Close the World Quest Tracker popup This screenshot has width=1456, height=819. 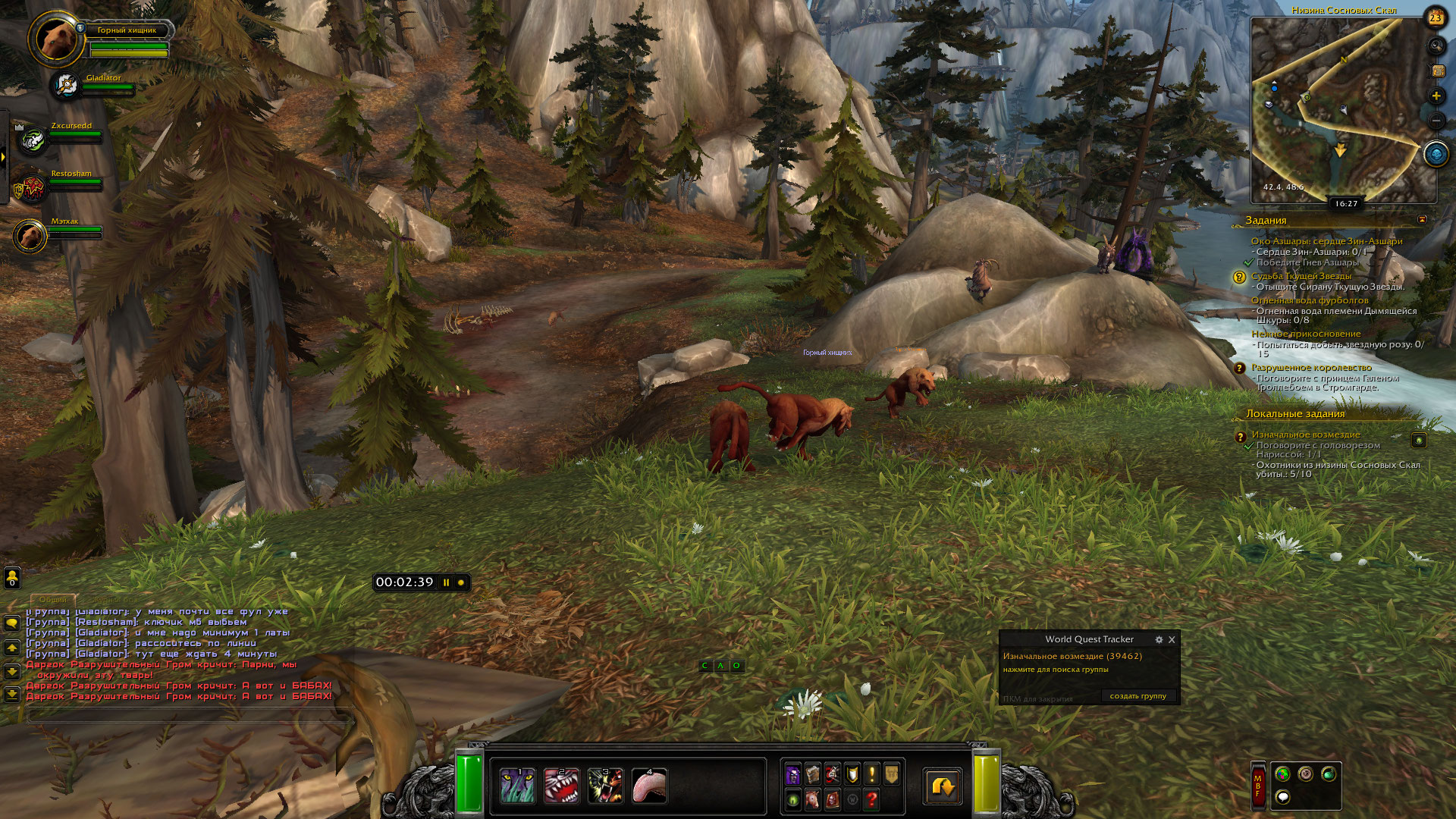point(1172,640)
